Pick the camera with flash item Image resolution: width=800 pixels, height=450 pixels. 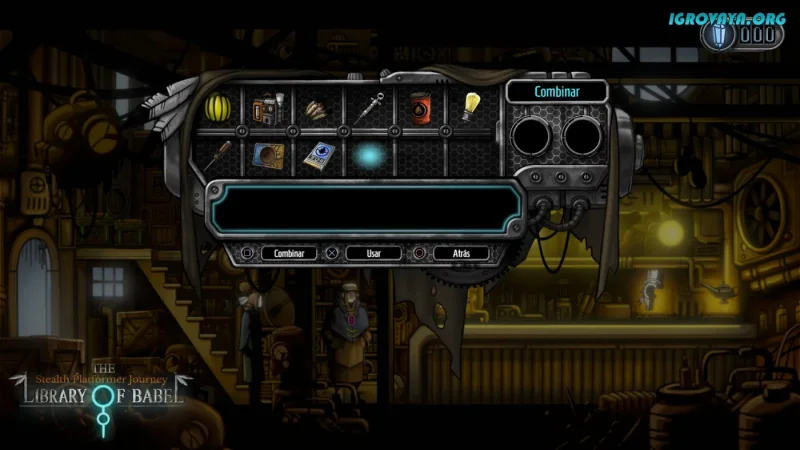click(268, 107)
